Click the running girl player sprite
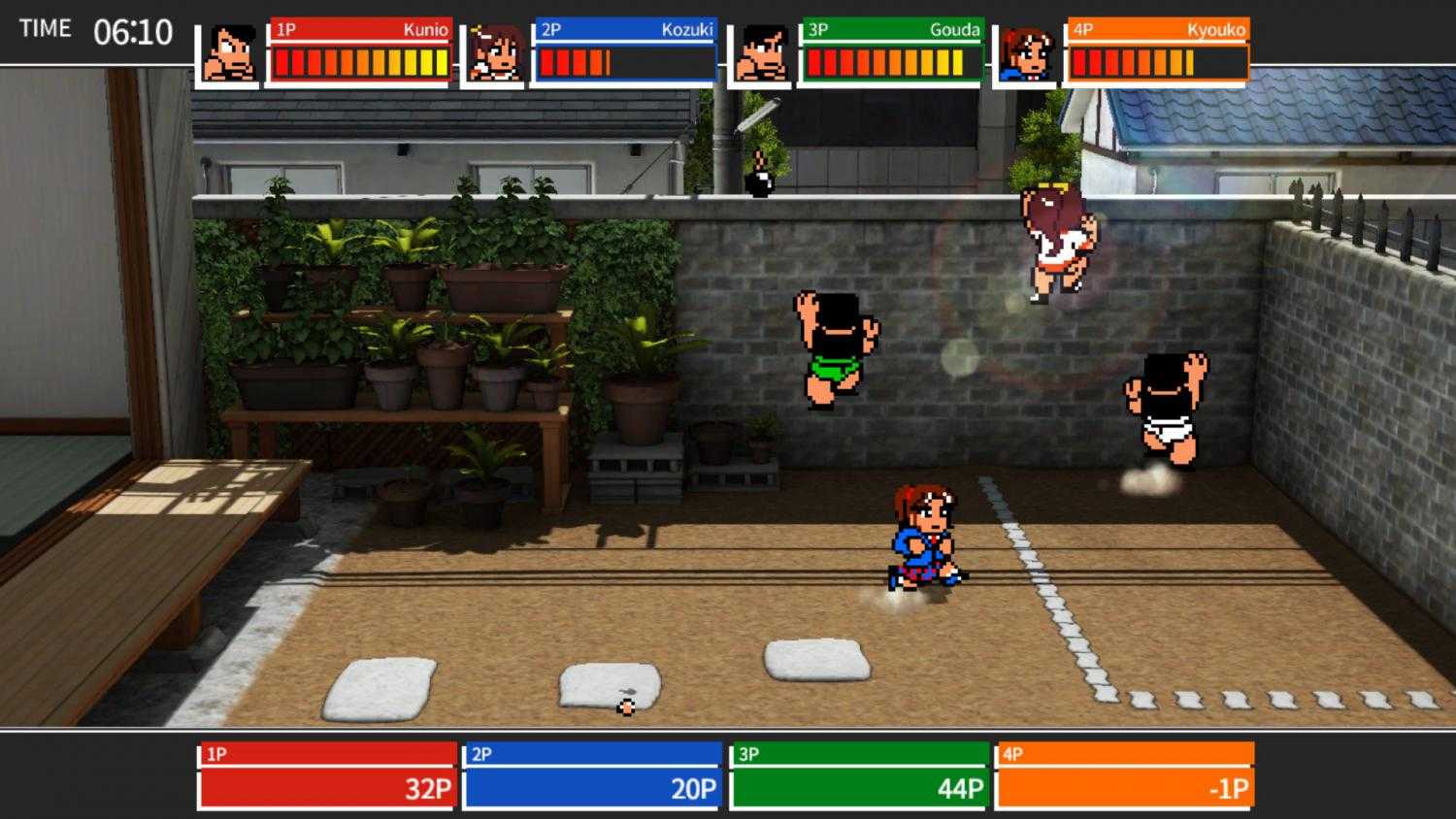The height and width of the screenshot is (819, 1456). 920,539
